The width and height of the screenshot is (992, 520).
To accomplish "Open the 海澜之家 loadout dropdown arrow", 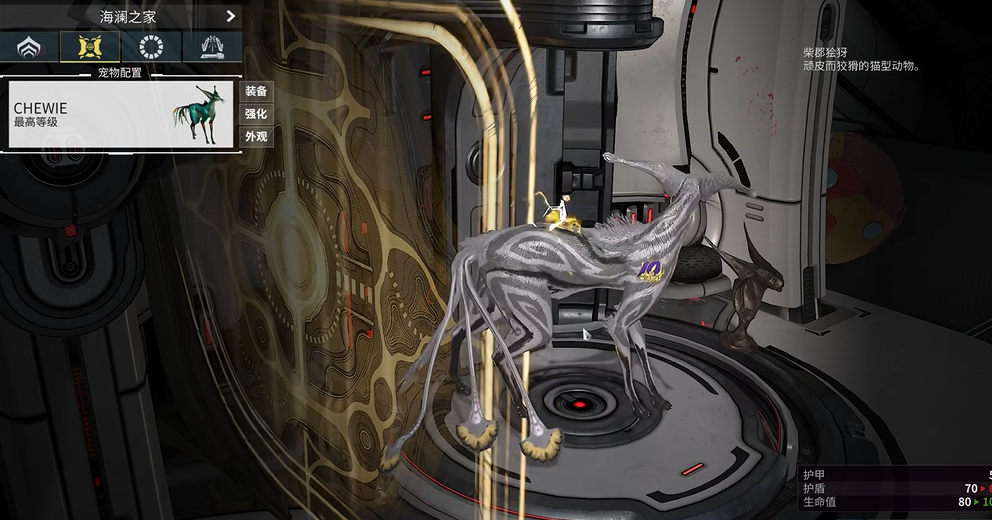I will tap(230, 16).
